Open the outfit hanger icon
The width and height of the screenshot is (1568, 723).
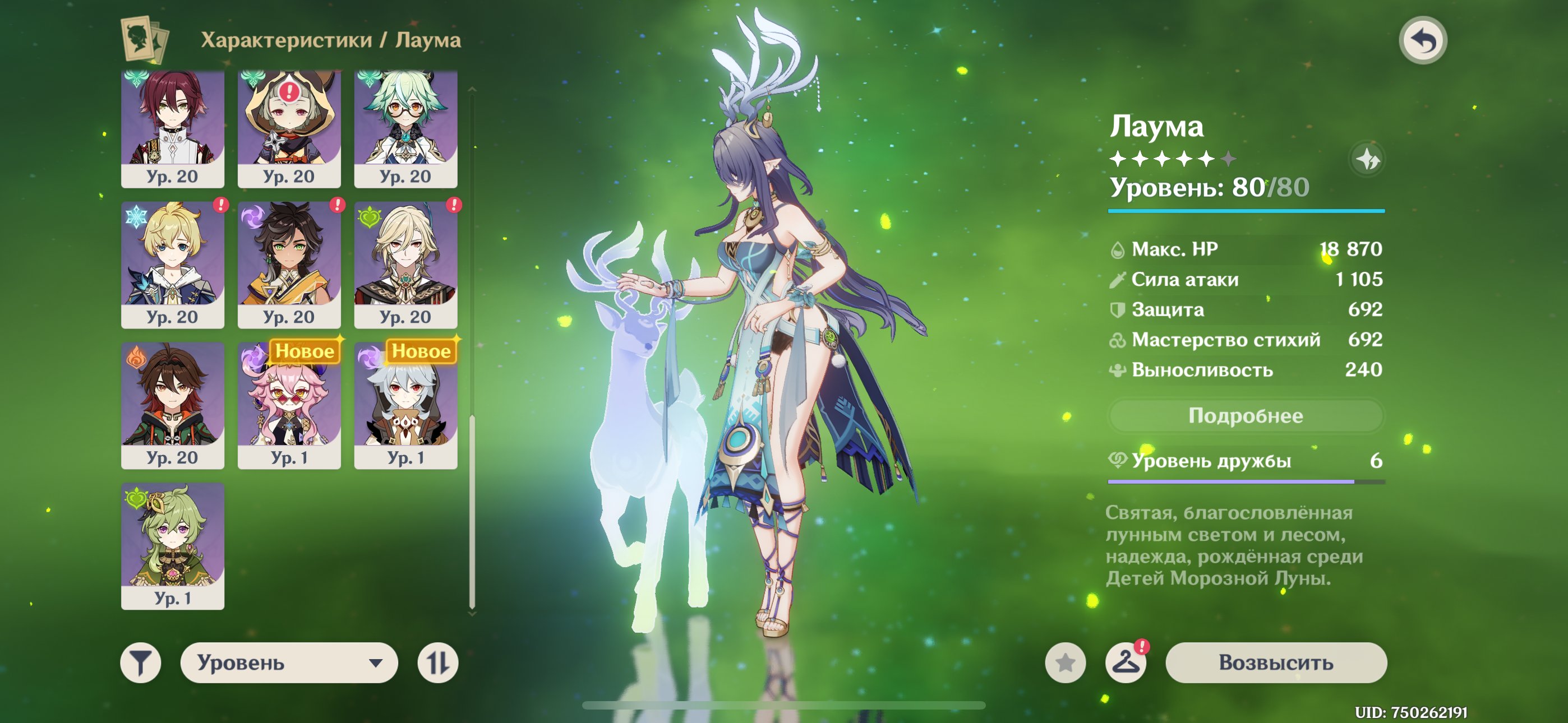pyautogui.click(x=1126, y=662)
